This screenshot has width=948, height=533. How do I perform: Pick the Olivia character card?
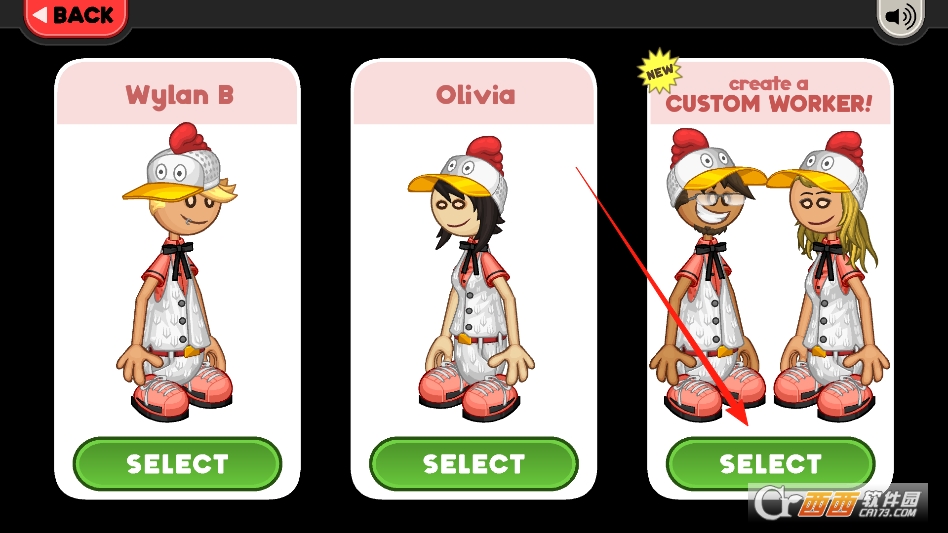point(474,270)
